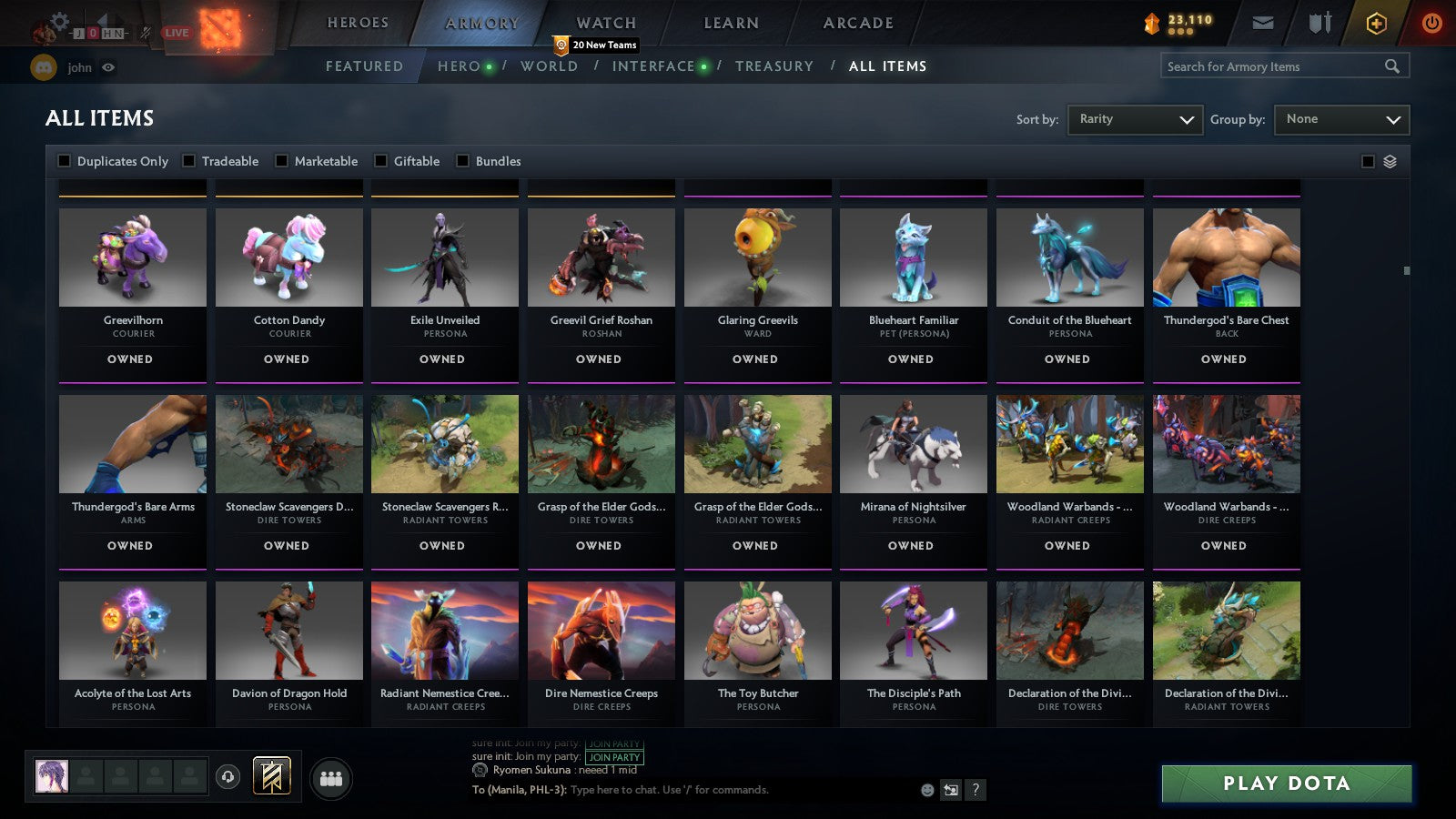The height and width of the screenshot is (819, 1456).
Task: Select the Exile Unveiled persona thumbnail
Action: 444,258
